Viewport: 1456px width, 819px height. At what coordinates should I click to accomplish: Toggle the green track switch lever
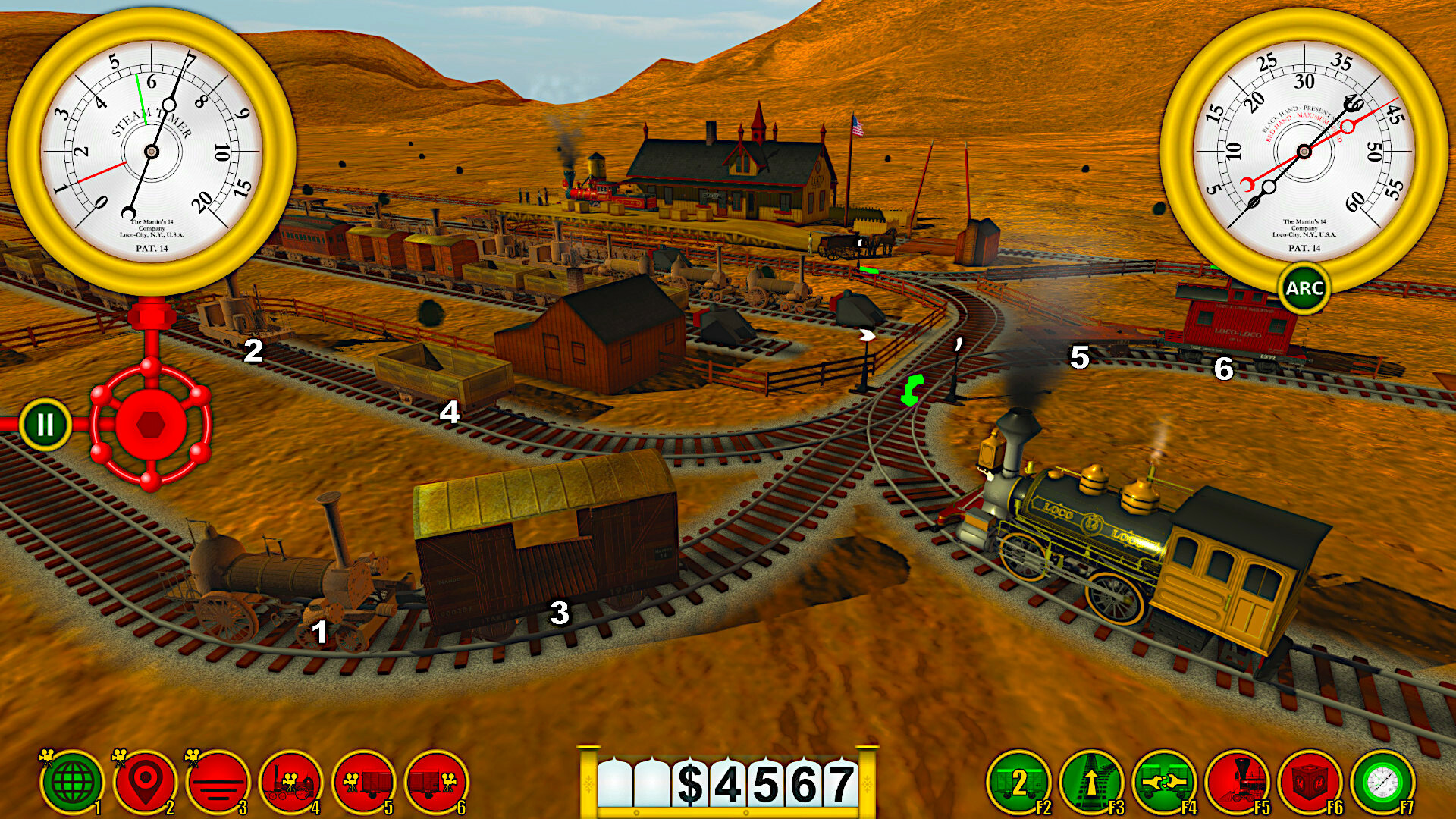point(910,391)
